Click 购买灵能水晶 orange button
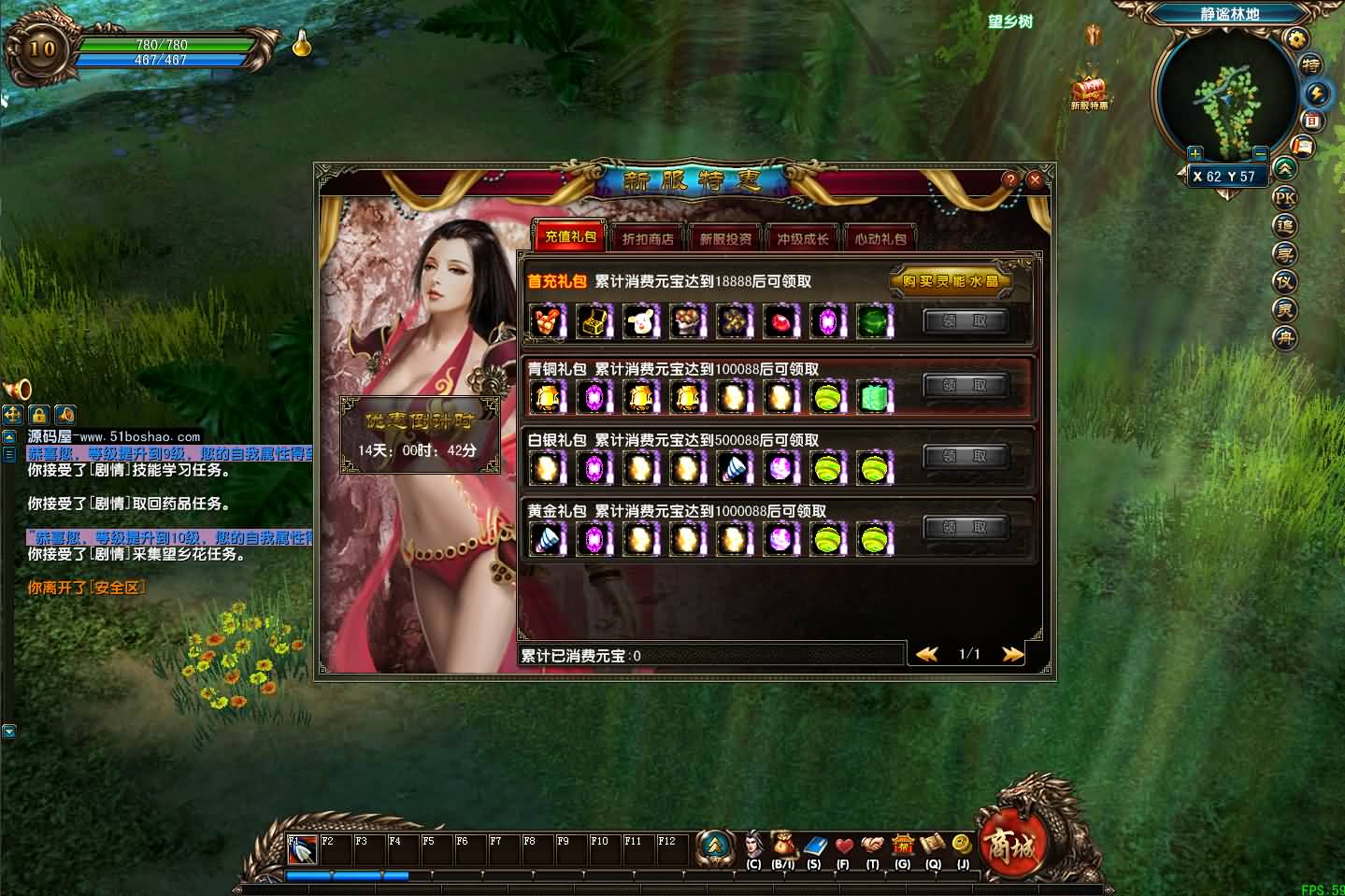Image resolution: width=1345 pixels, height=896 pixels. [x=952, y=281]
